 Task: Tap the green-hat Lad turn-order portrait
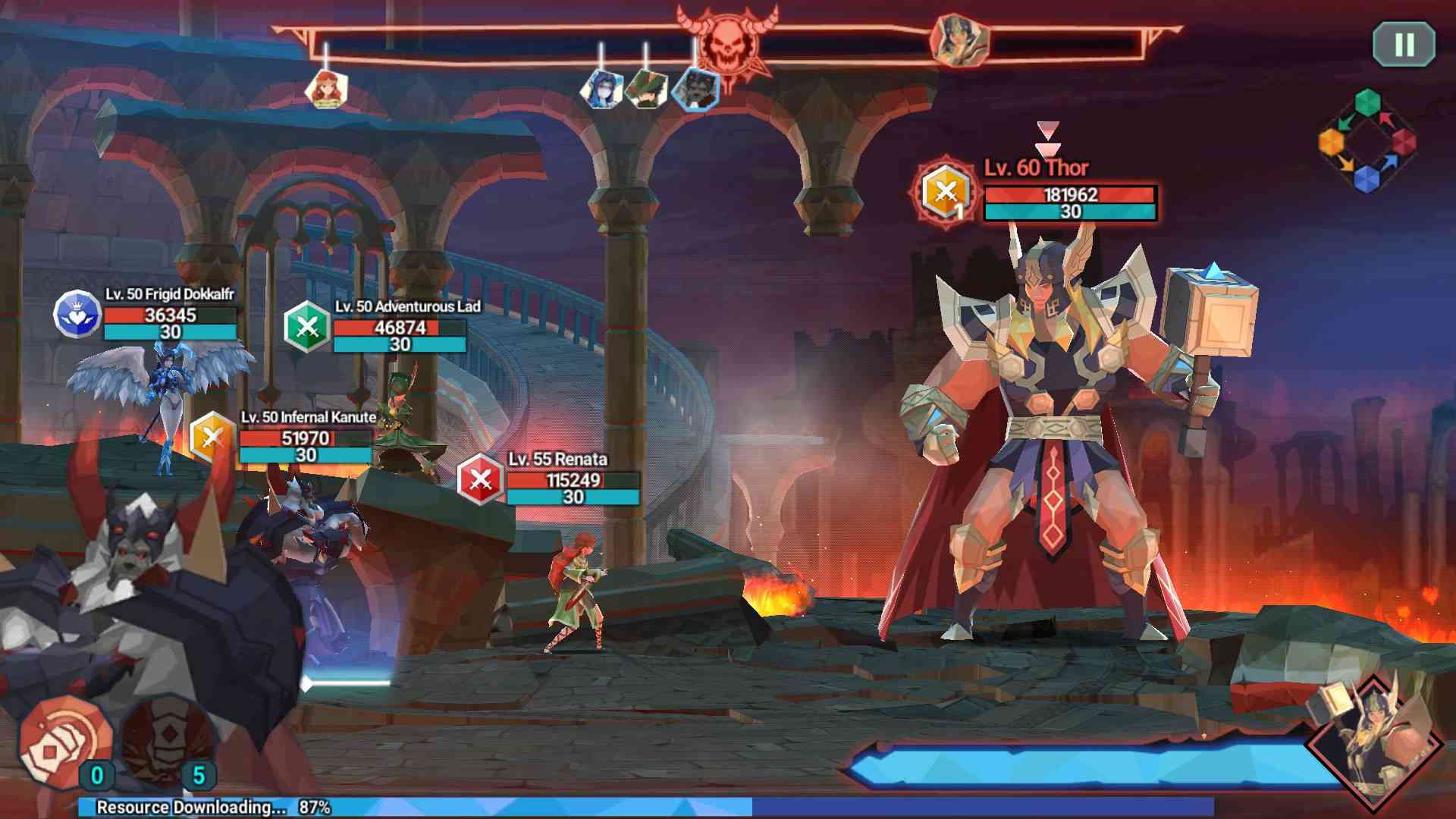[646, 89]
